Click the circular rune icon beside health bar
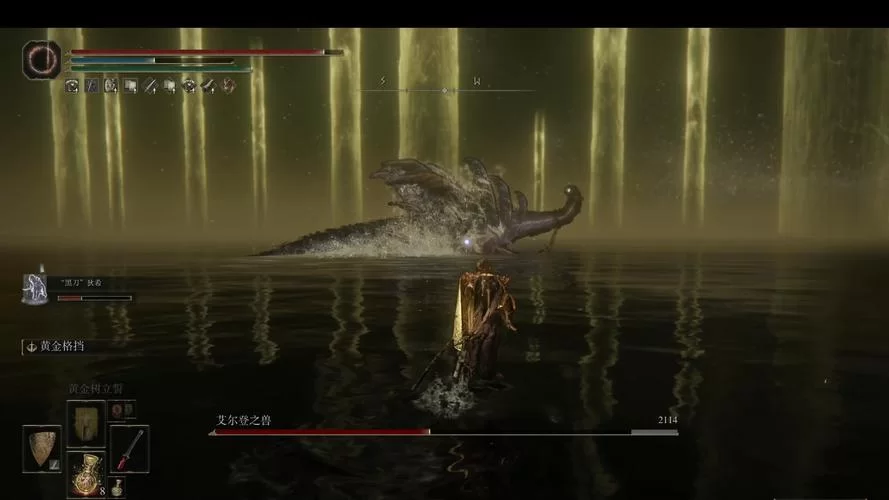This screenshot has height=500, width=889. 42,60
